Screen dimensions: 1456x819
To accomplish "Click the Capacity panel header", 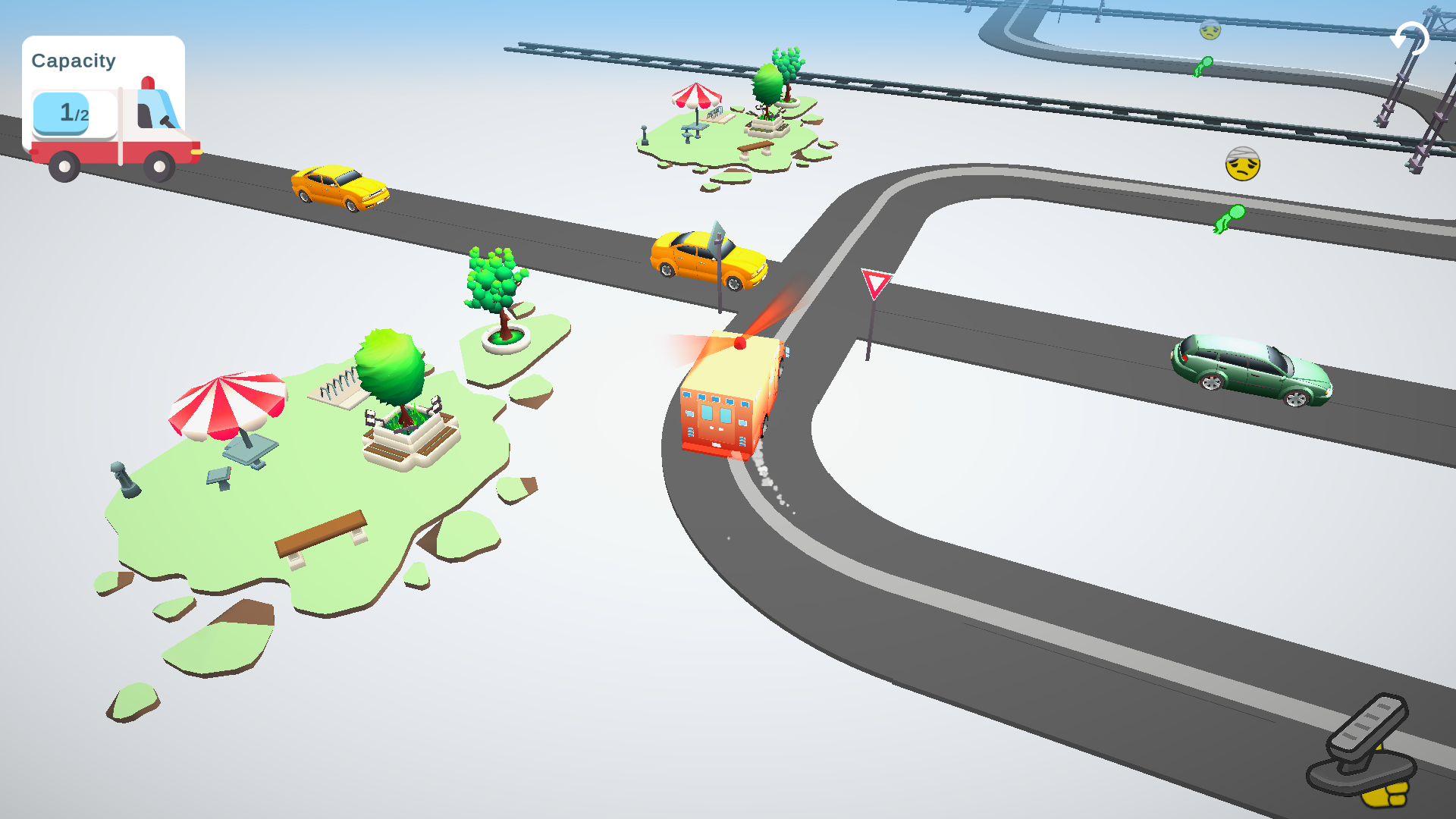I will pos(74,61).
